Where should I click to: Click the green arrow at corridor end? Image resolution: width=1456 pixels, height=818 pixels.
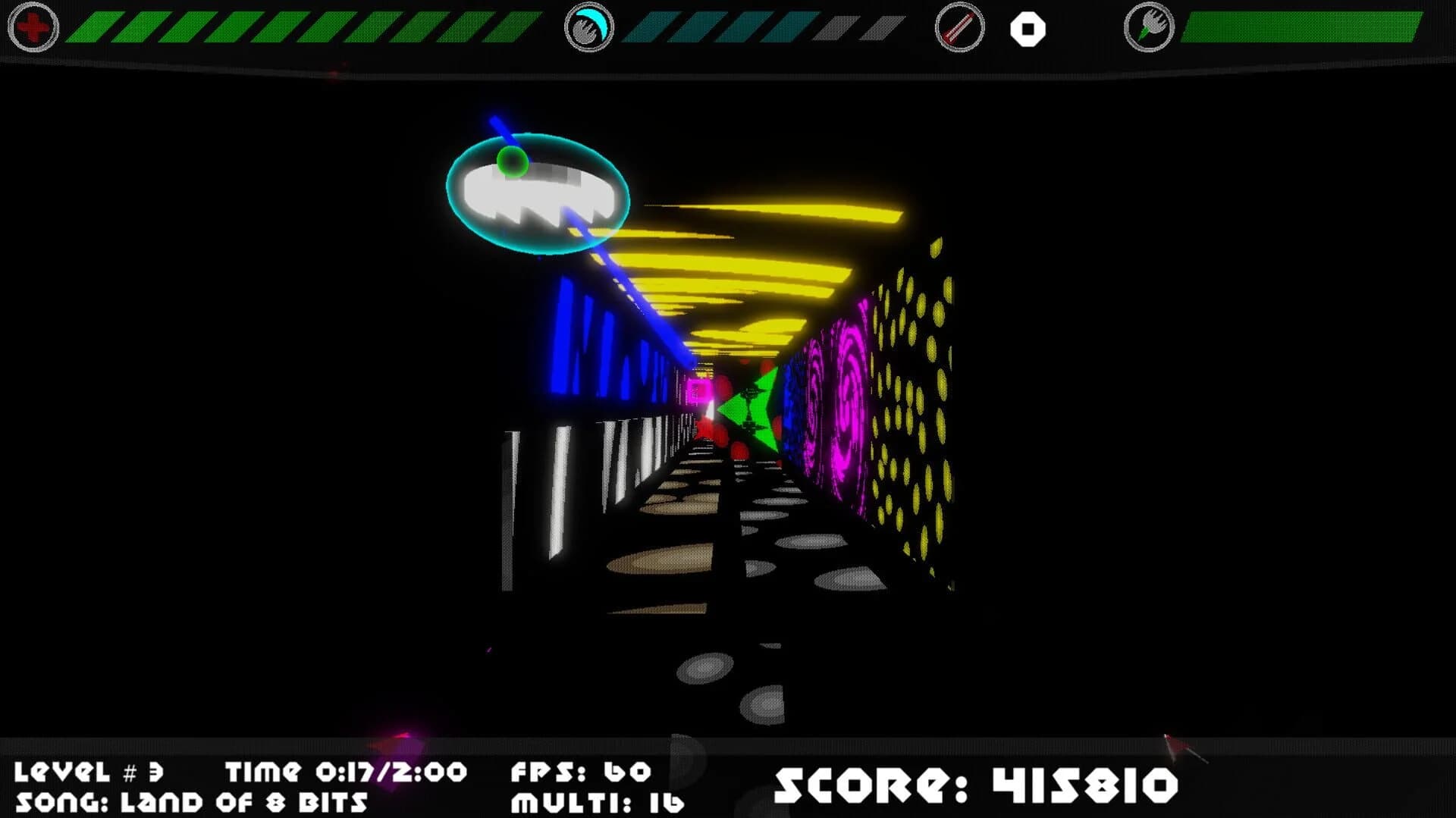coord(754,408)
